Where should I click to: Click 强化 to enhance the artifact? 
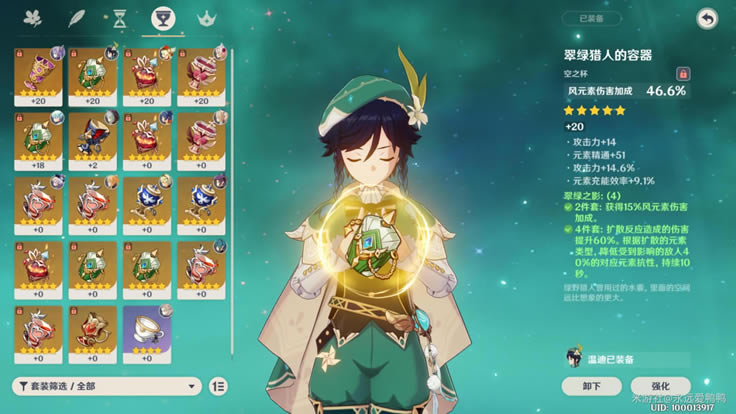point(660,386)
